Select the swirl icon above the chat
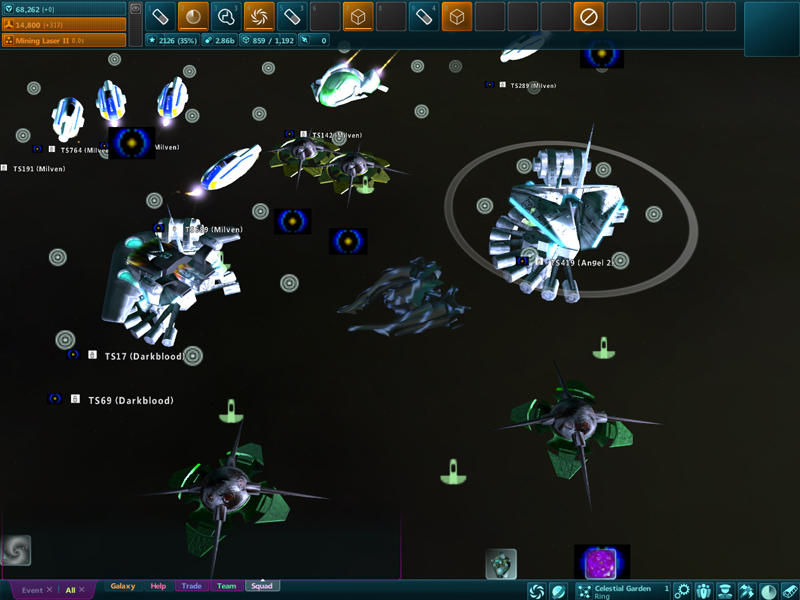The width and height of the screenshot is (800, 600). tap(16, 550)
